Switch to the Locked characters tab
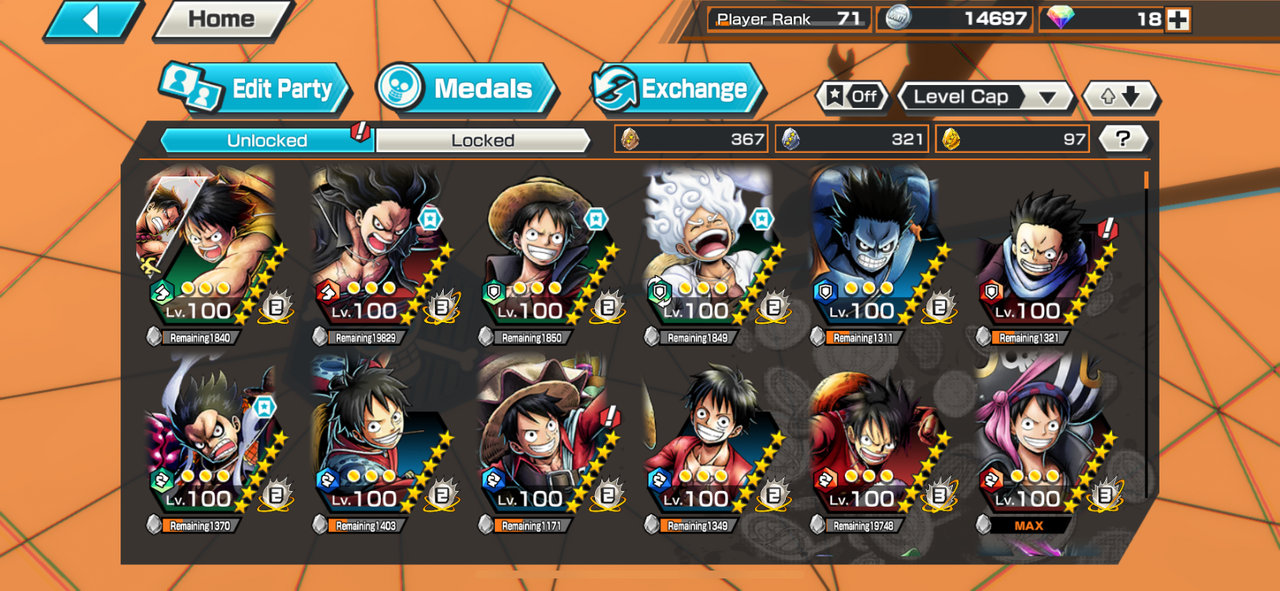The width and height of the screenshot is (1280, 591). click(x=482, y=140)
